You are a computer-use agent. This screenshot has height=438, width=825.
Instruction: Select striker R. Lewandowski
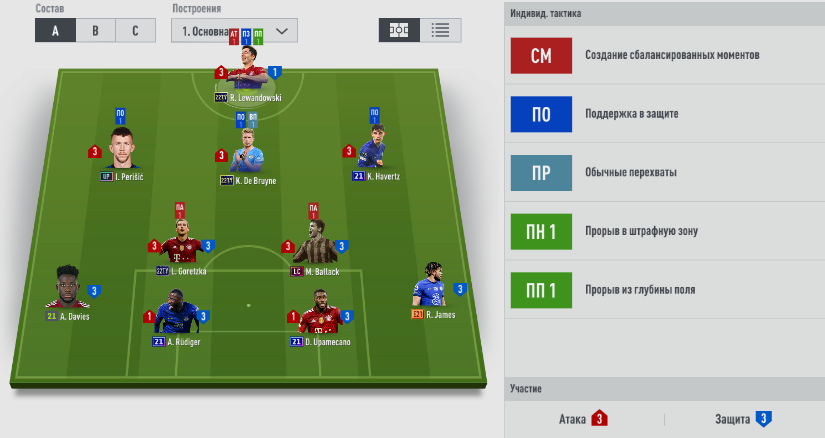248,70
